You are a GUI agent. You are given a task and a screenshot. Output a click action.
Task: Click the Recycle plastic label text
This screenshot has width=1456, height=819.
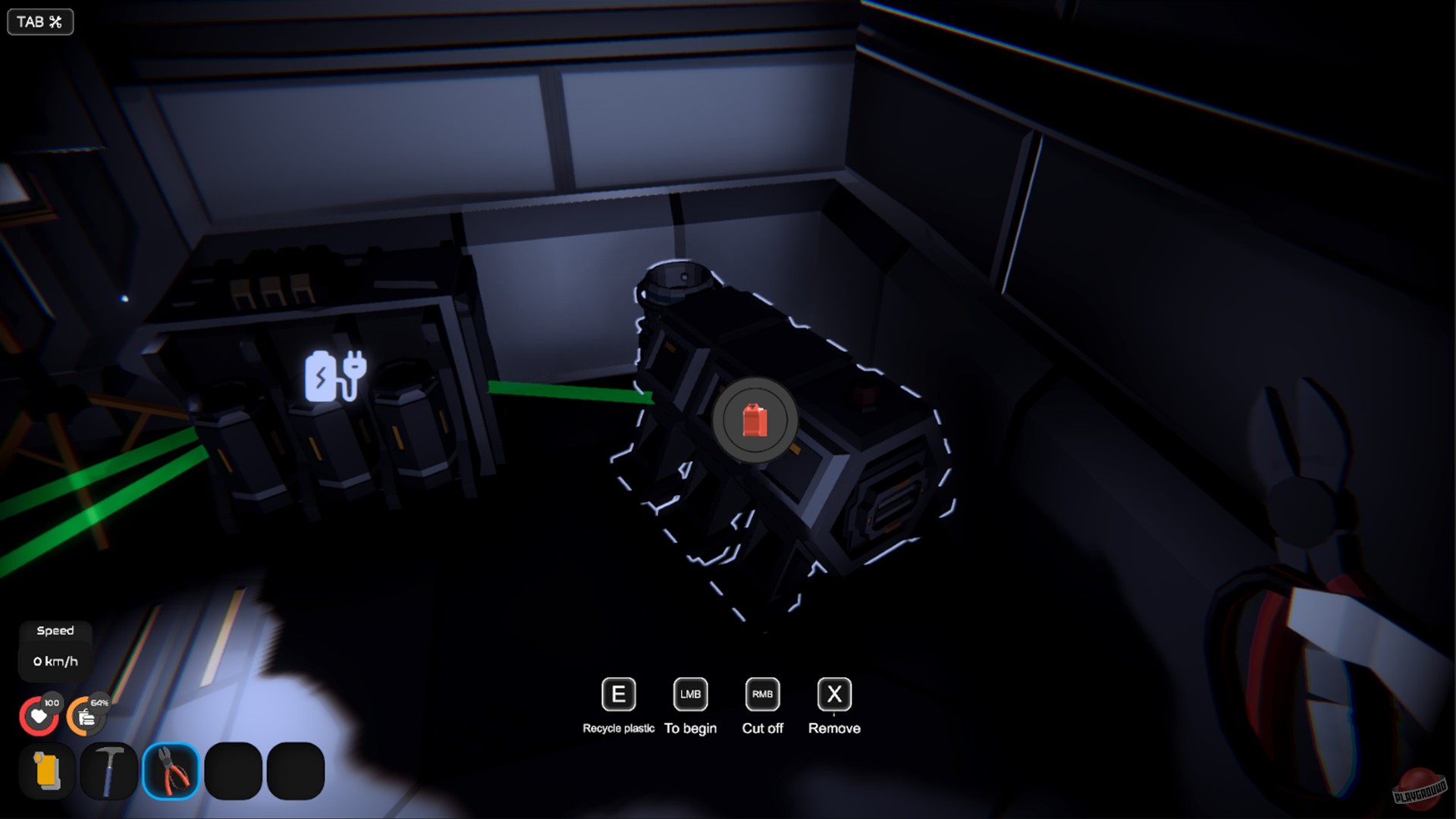(x=618, y=728)
